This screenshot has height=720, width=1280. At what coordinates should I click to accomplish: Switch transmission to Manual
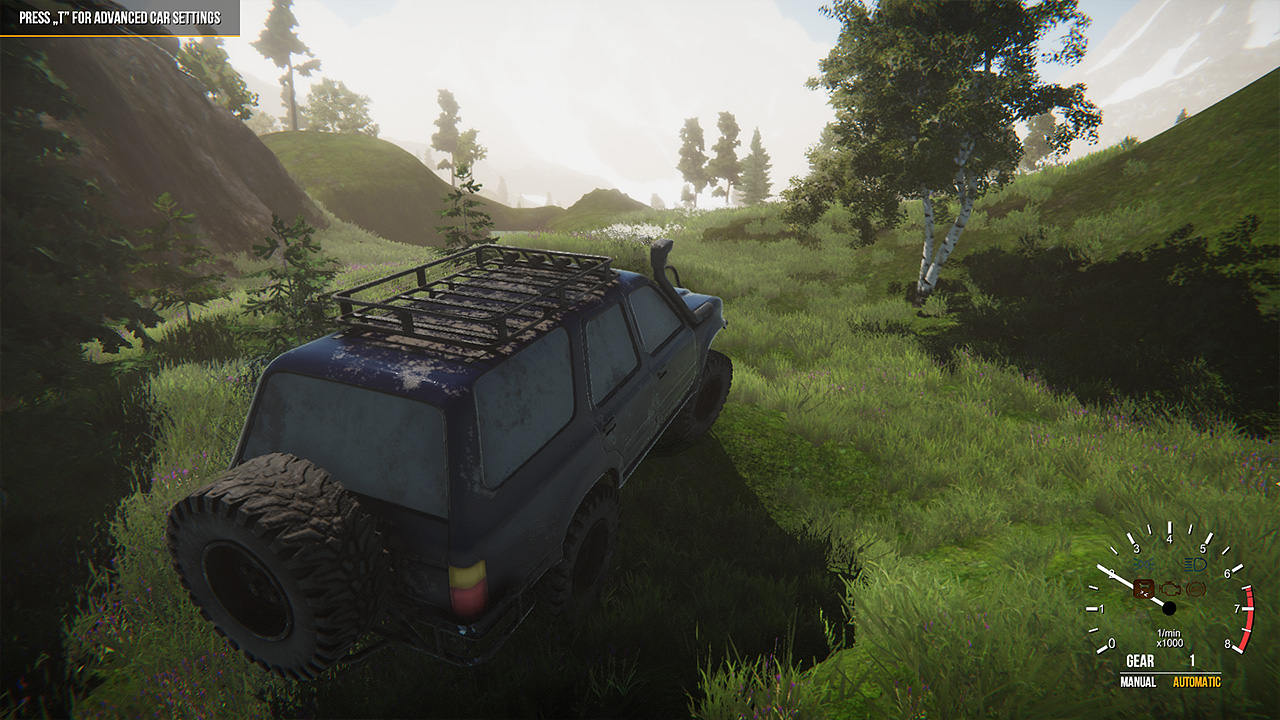click(x=1138, y=682)
